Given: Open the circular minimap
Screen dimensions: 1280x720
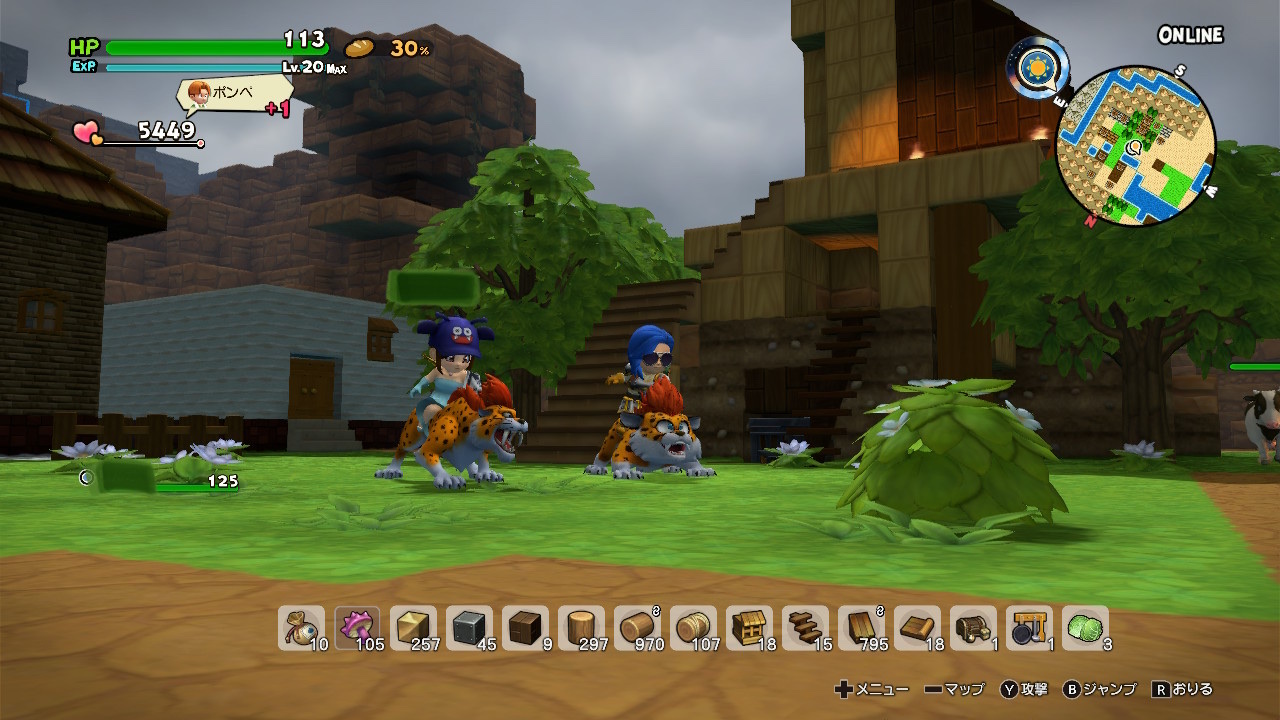Looking at the screenshot, I should 1136,147.
